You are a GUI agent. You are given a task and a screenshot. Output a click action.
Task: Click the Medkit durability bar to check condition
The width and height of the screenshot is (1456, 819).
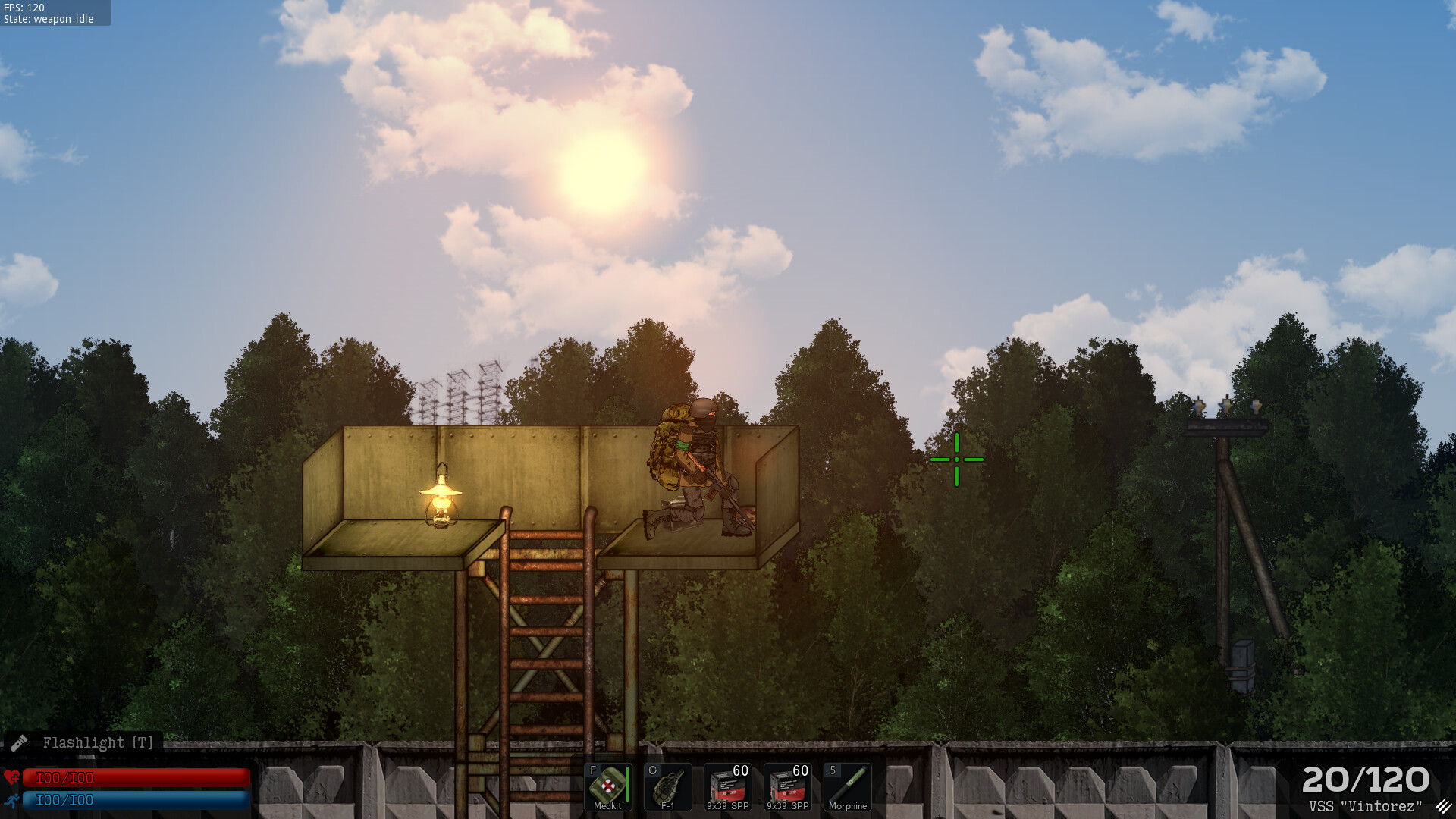click(629, 783)
